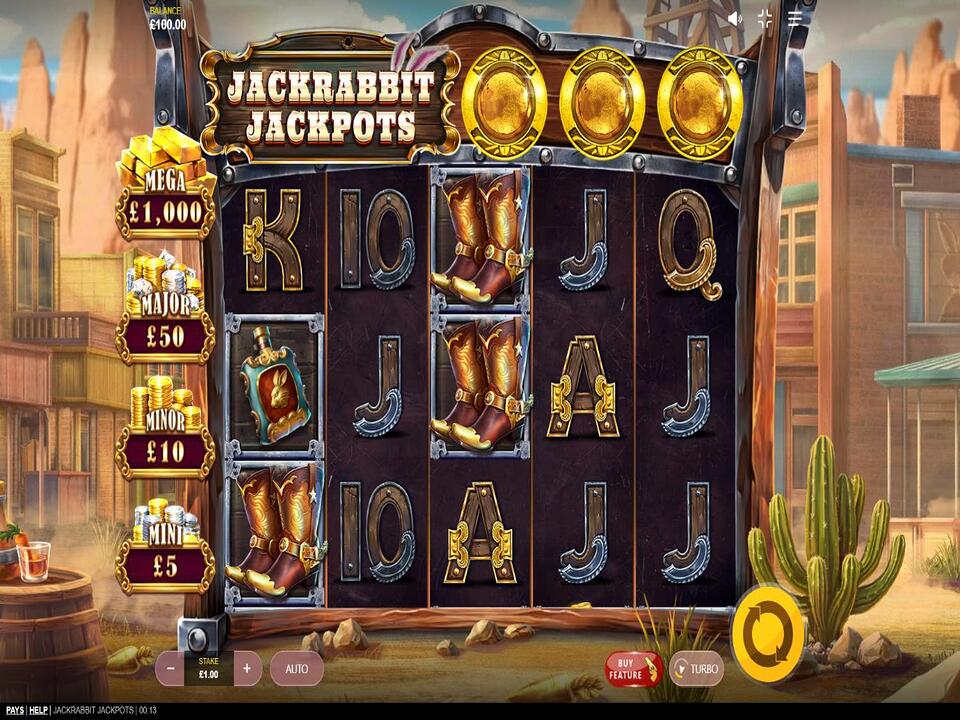
Task: Open the HELP link
Action: pos(38,710)
